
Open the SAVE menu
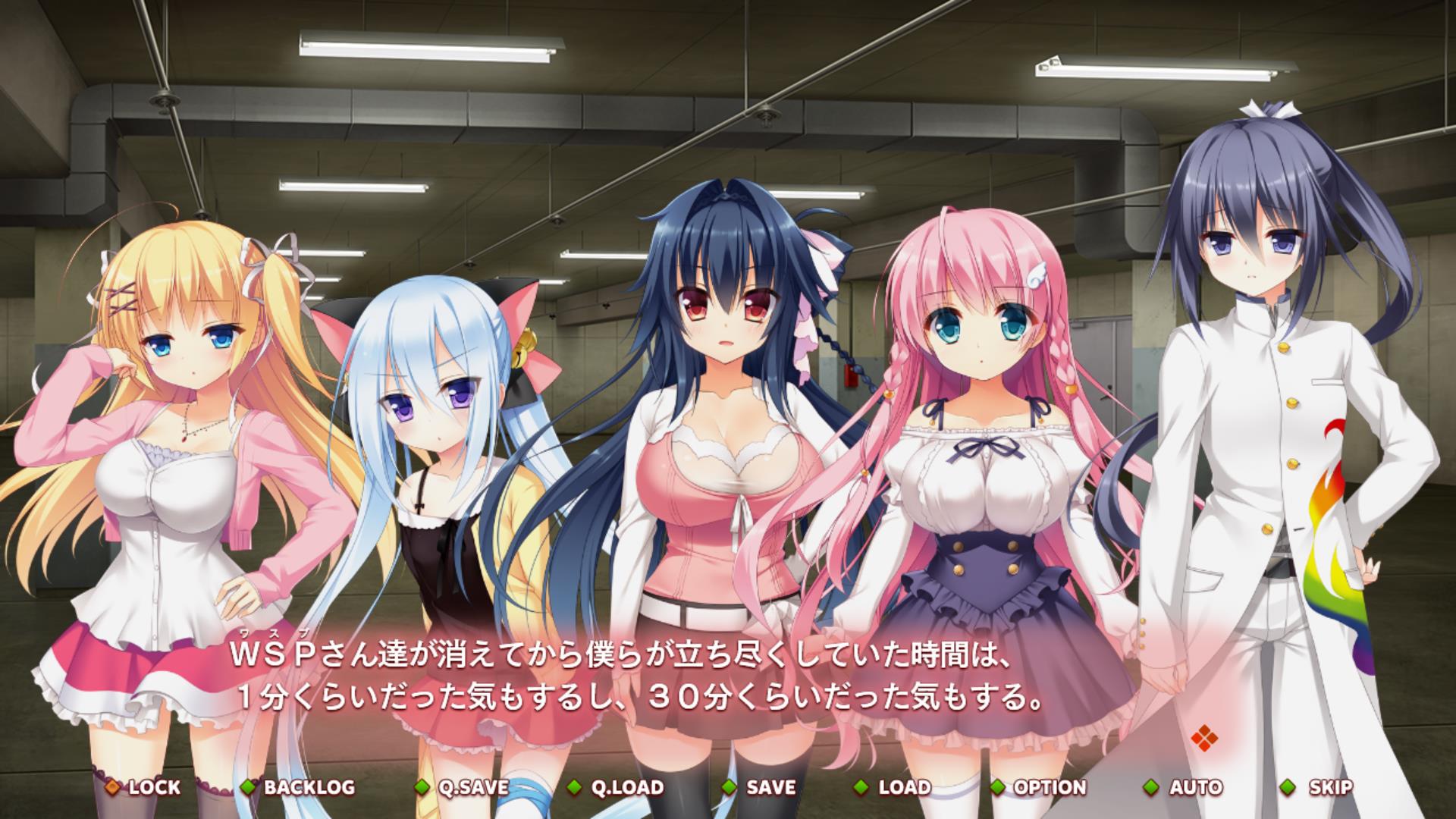(761, 787)
